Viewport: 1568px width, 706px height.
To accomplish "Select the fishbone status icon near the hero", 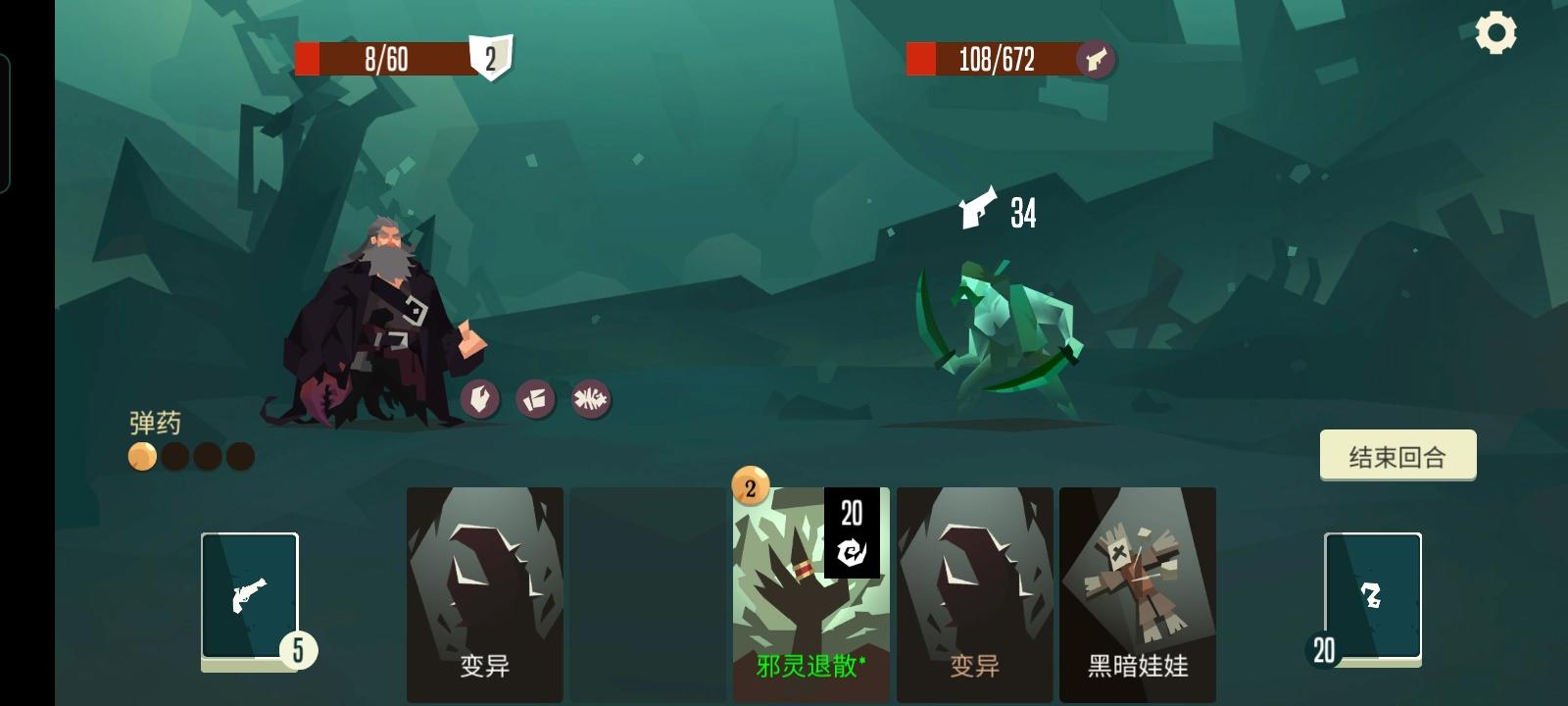I will click(x=590, y=399).
